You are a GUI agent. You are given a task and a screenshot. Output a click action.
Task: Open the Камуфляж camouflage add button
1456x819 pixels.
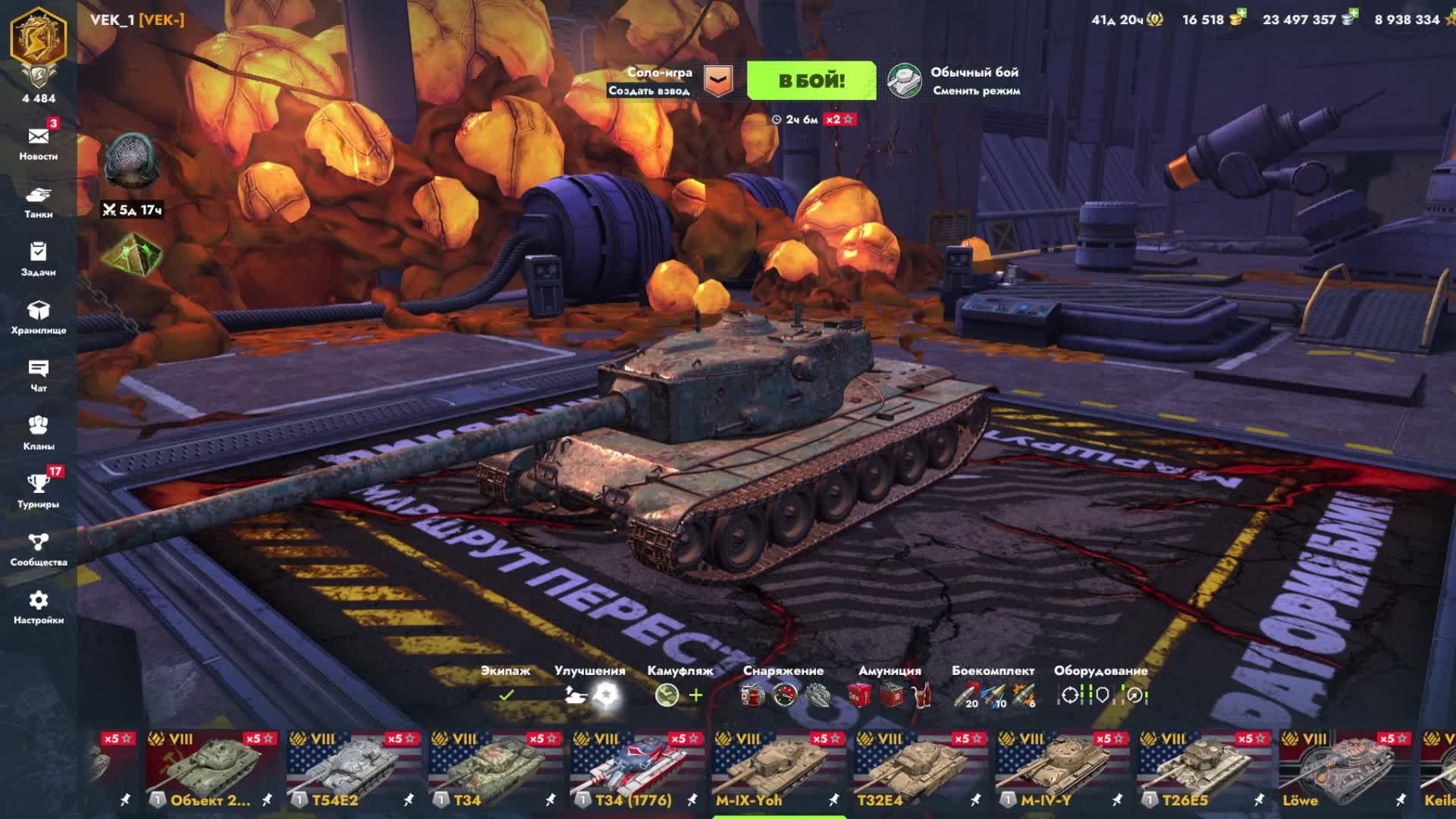click(x=695, y=695)
